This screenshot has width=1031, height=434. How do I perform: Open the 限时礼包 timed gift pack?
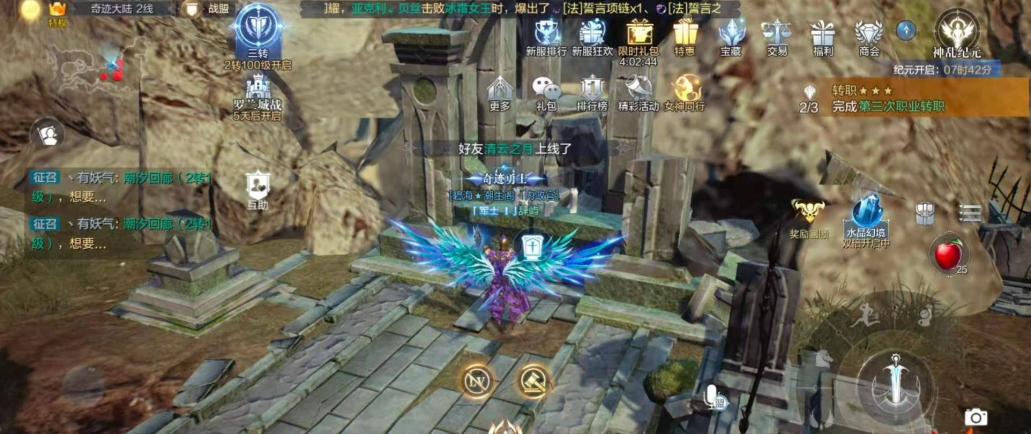pos(638,34)
